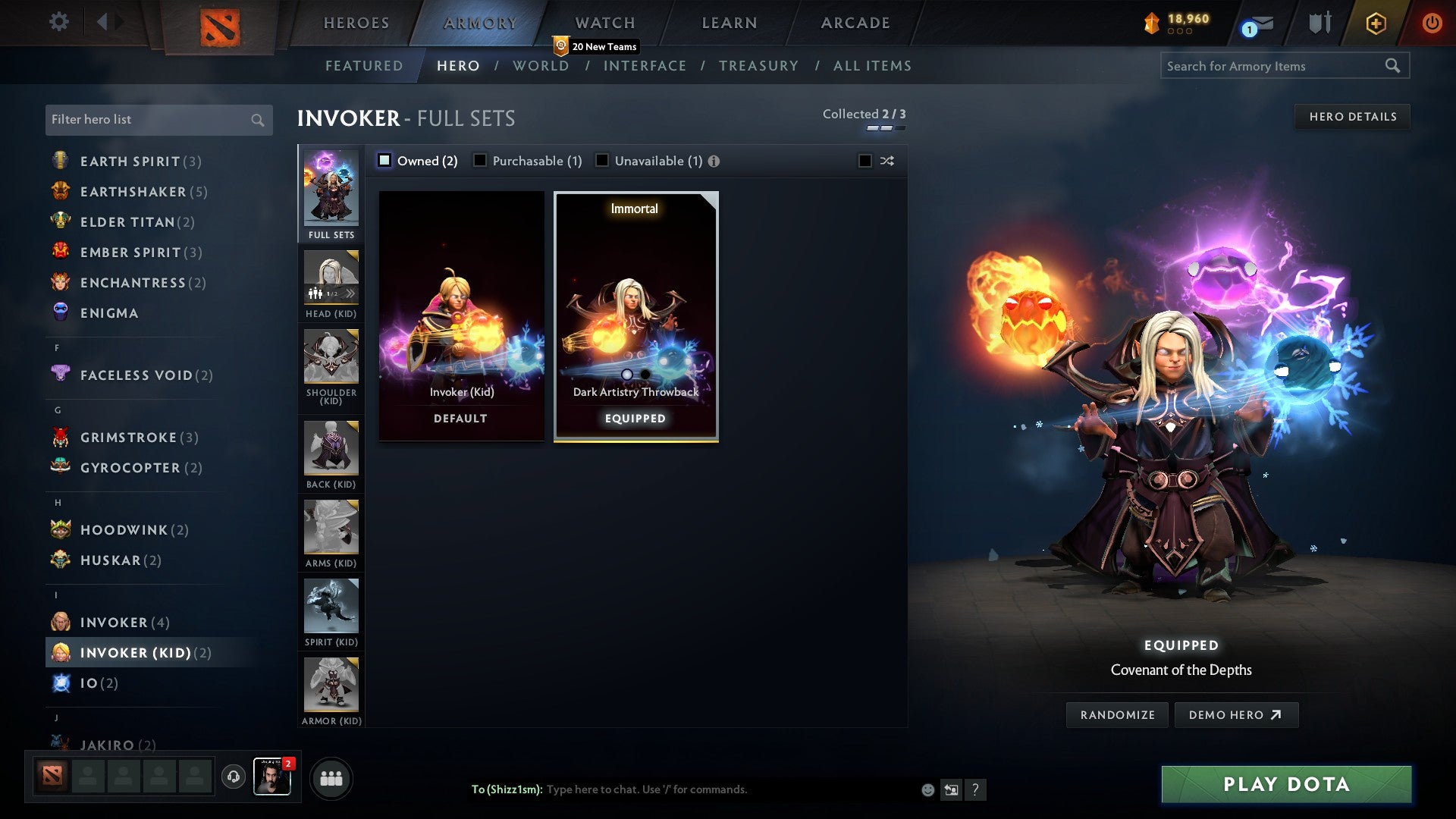Click the shuffle icon in the filter bar
1456x819 pixels.
[886, 161]
